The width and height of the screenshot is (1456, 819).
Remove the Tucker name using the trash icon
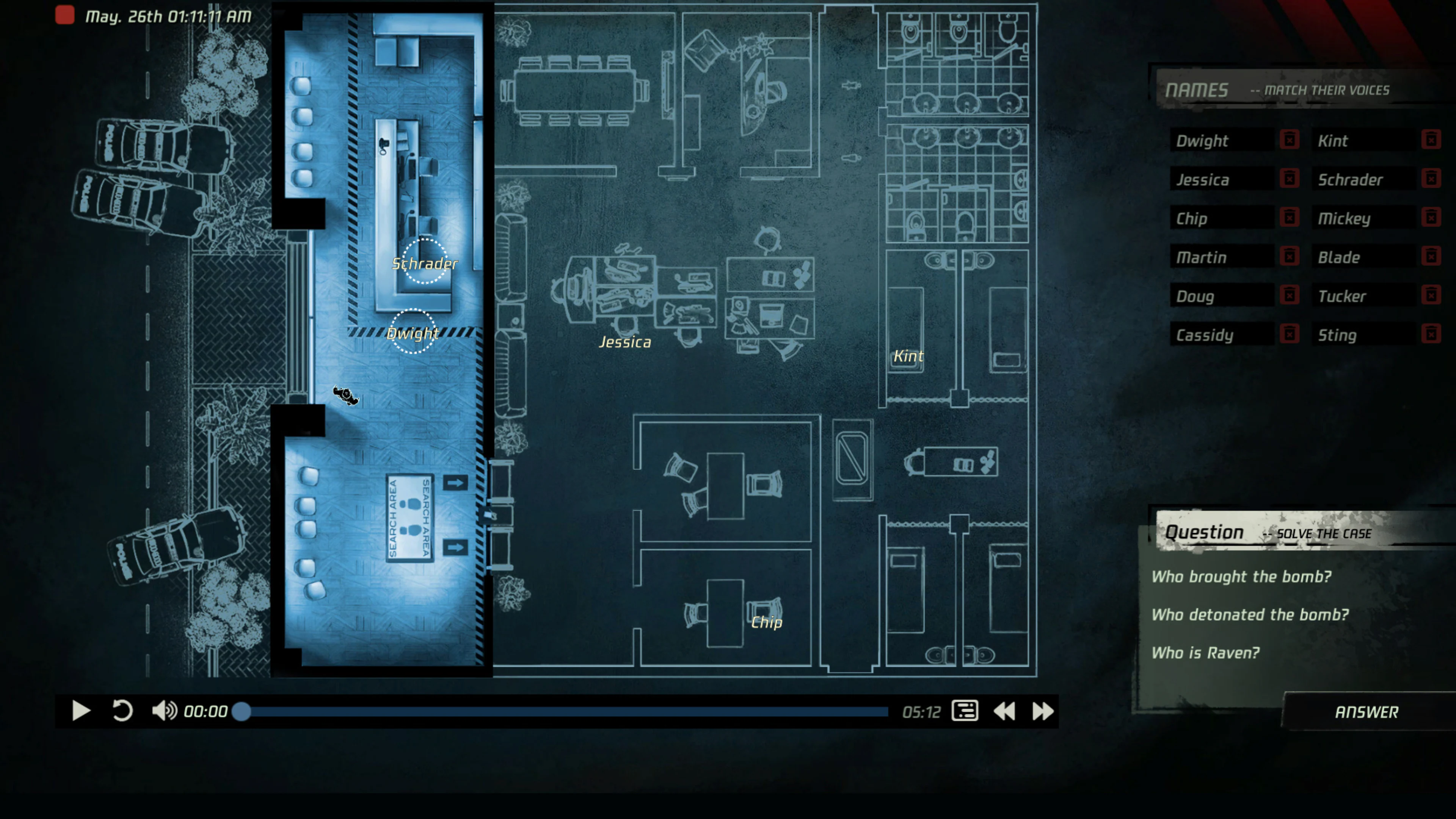(x=1432, y=295)
